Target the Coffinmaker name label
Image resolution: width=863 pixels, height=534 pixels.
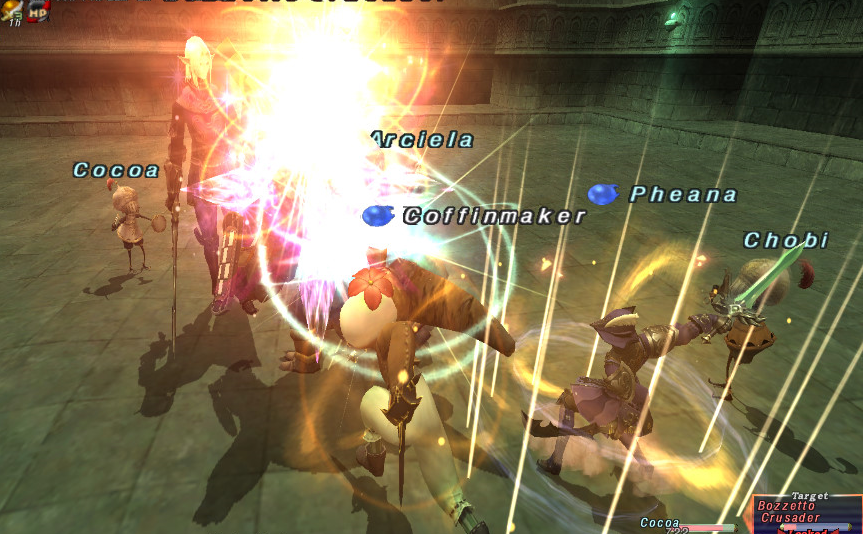[494, 216]
